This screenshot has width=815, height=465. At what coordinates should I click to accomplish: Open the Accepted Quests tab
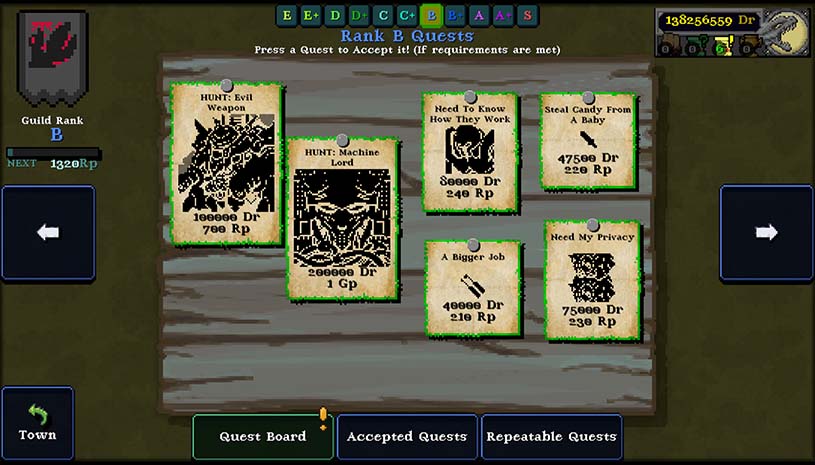point(407,436)
